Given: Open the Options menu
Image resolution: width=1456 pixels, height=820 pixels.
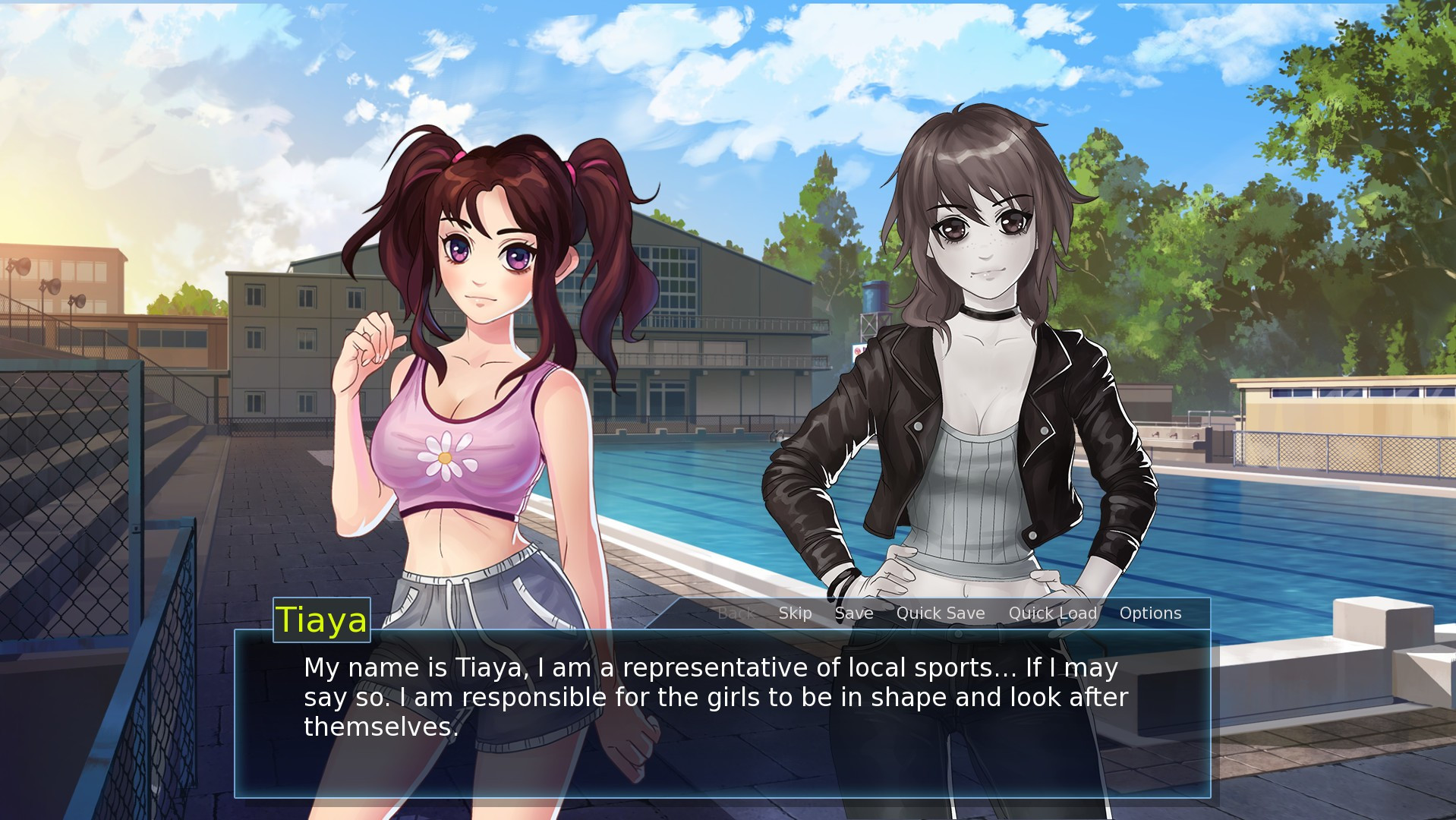Looking at the screenshot, I should pyautogui.click(x=1149, y=613).
